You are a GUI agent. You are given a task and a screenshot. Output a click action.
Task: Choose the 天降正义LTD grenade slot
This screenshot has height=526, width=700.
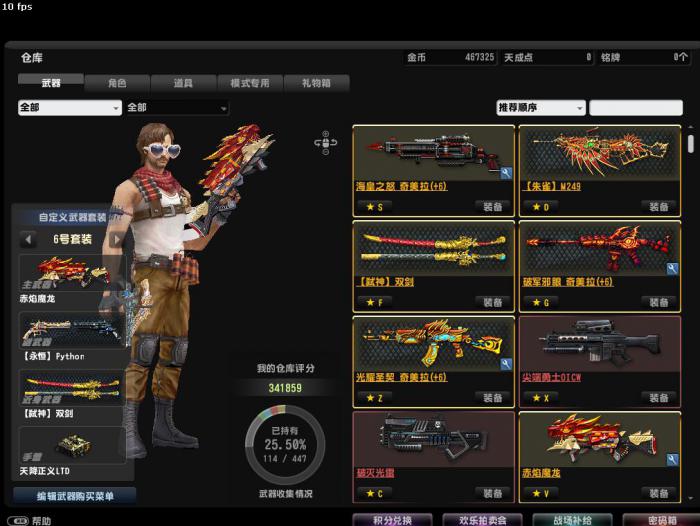tap(70, 452)
